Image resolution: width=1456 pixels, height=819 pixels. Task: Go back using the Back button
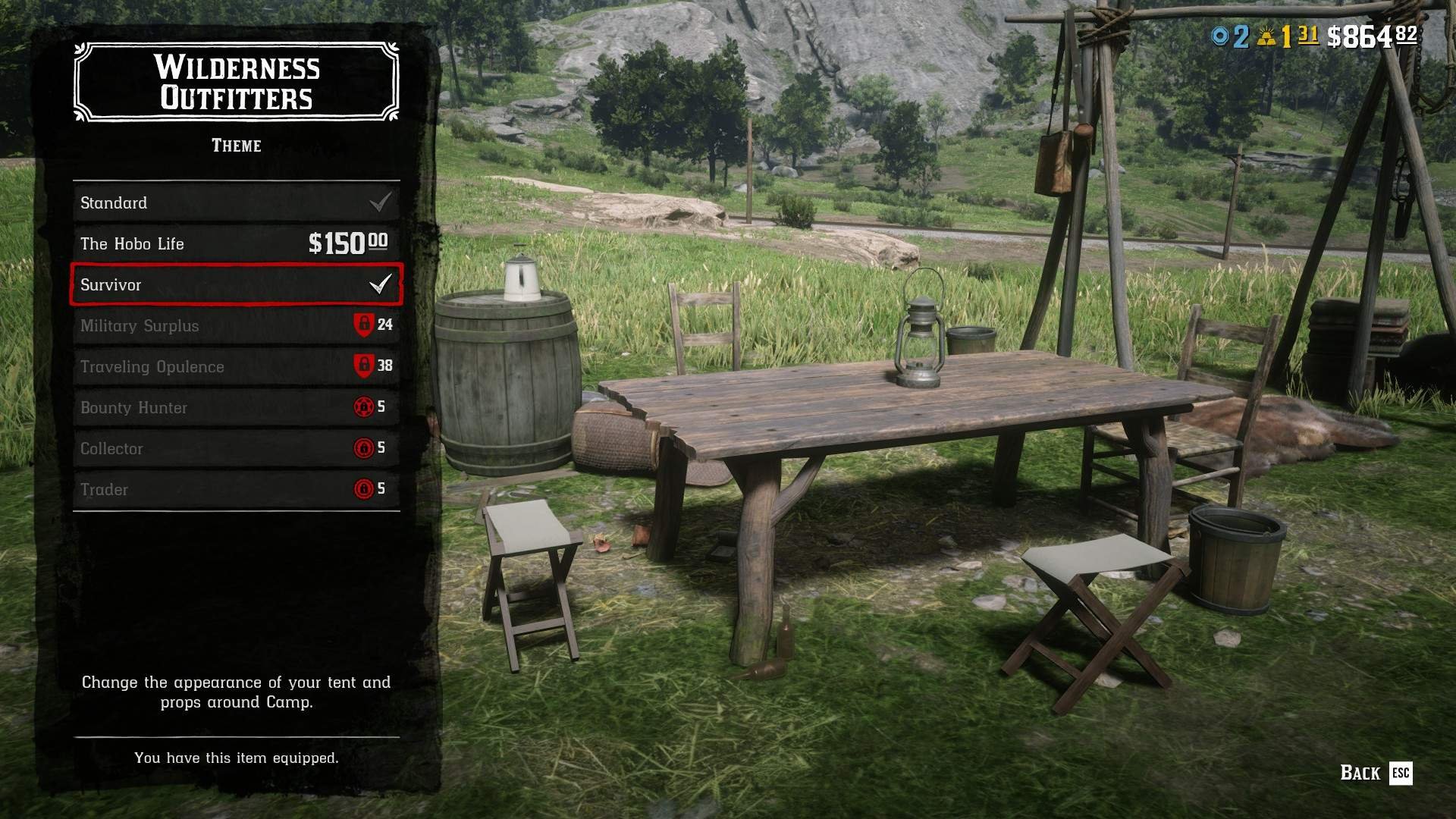pos(1375,773)
